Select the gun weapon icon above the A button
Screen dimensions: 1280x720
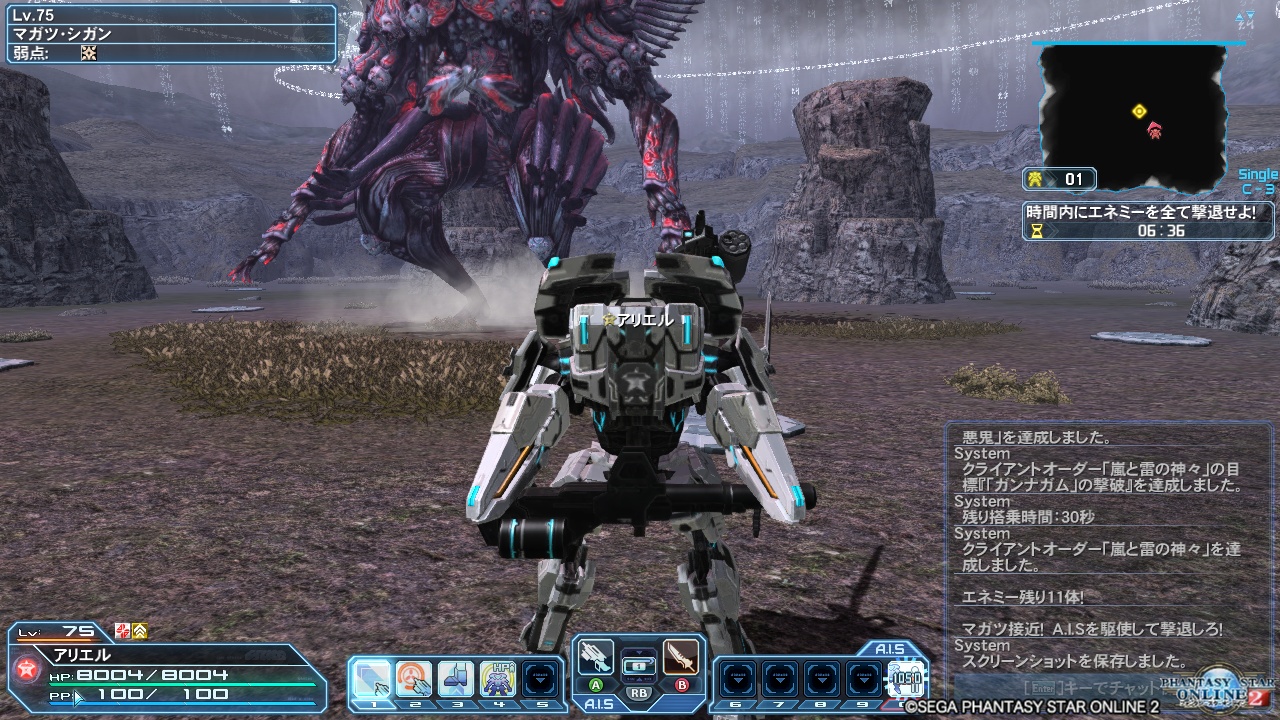click(595, 655)
